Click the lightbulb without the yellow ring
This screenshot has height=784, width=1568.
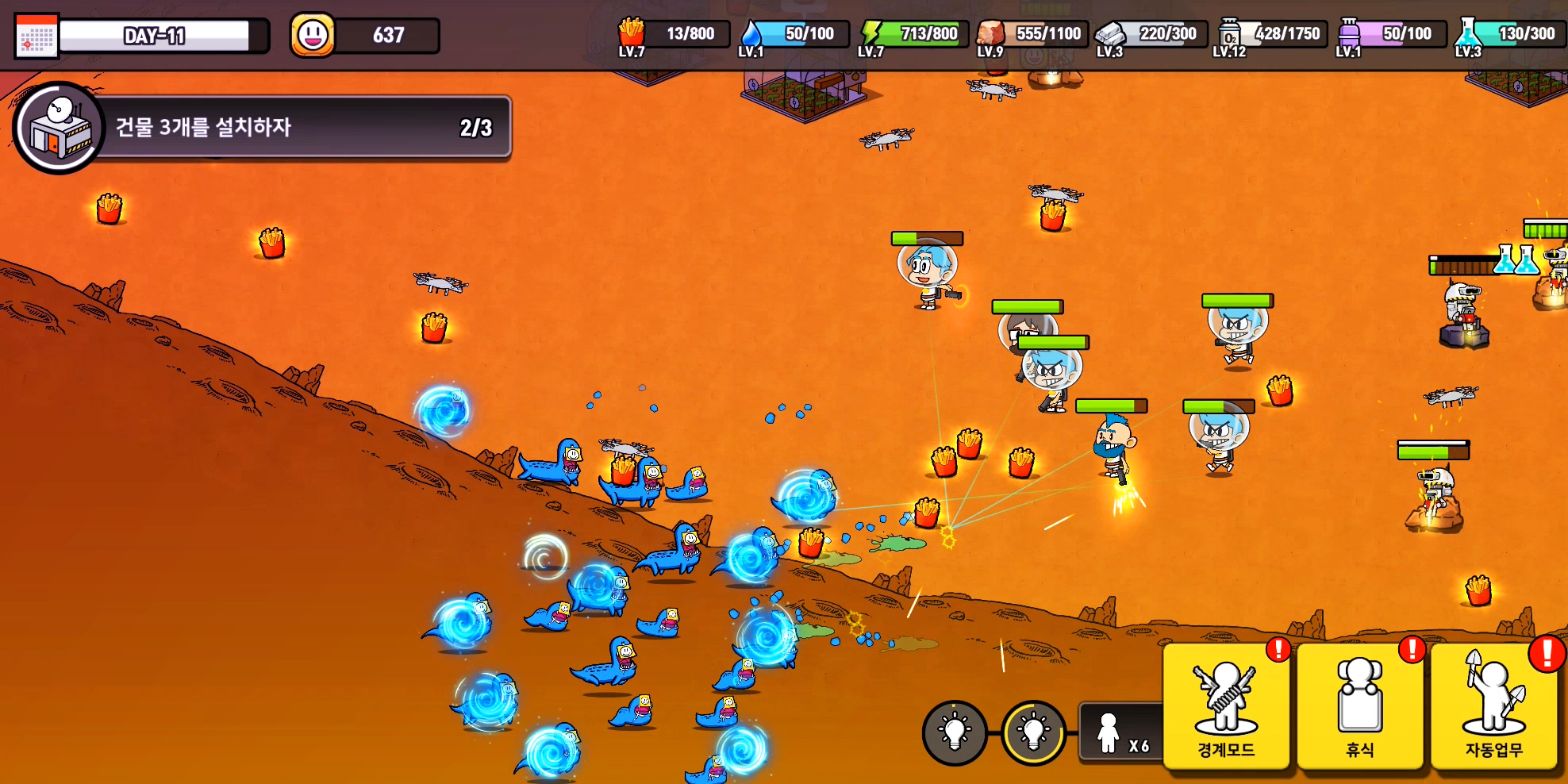(x=955, y=732)
